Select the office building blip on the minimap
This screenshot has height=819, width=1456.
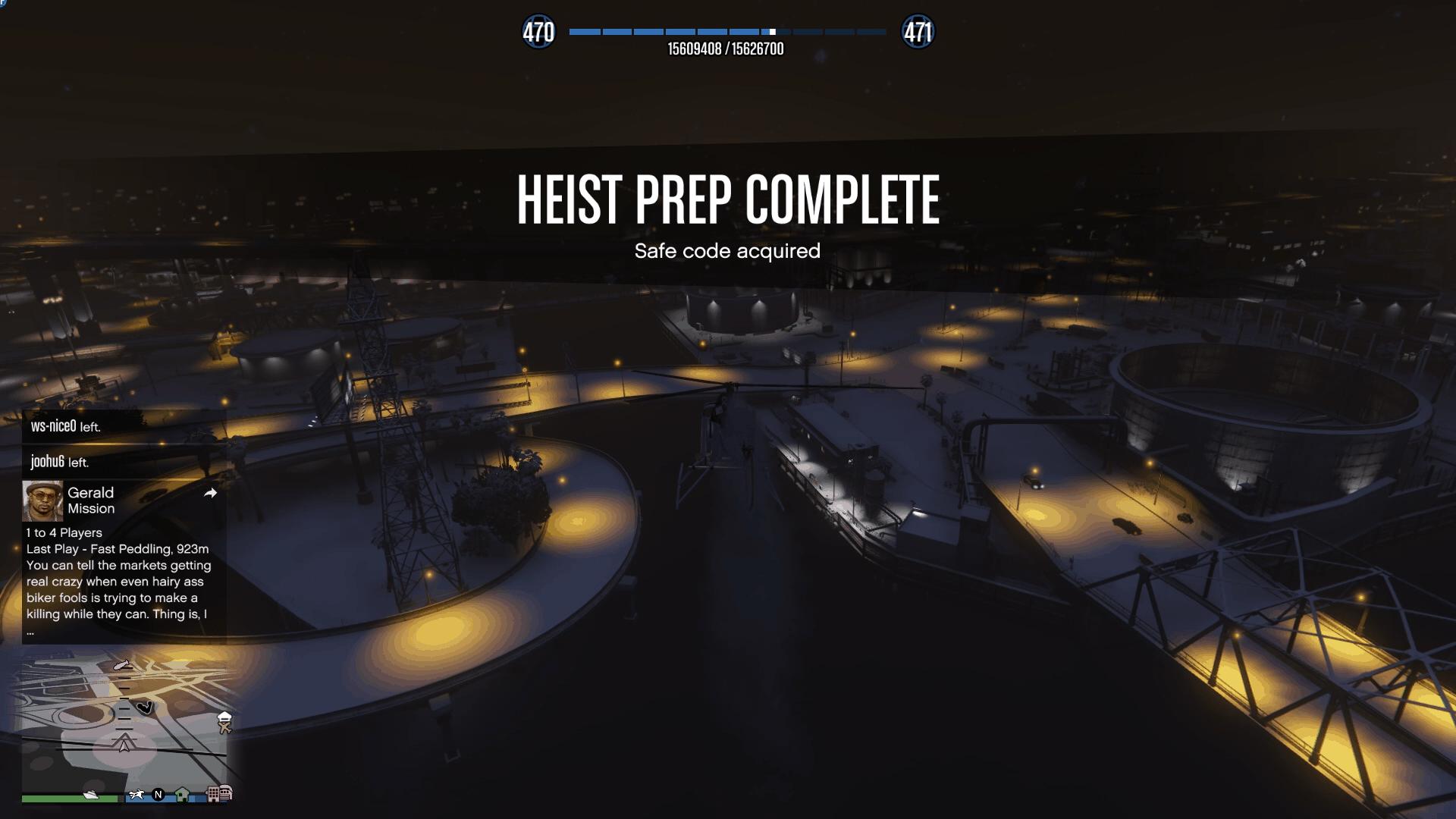(x=215, y=794)
